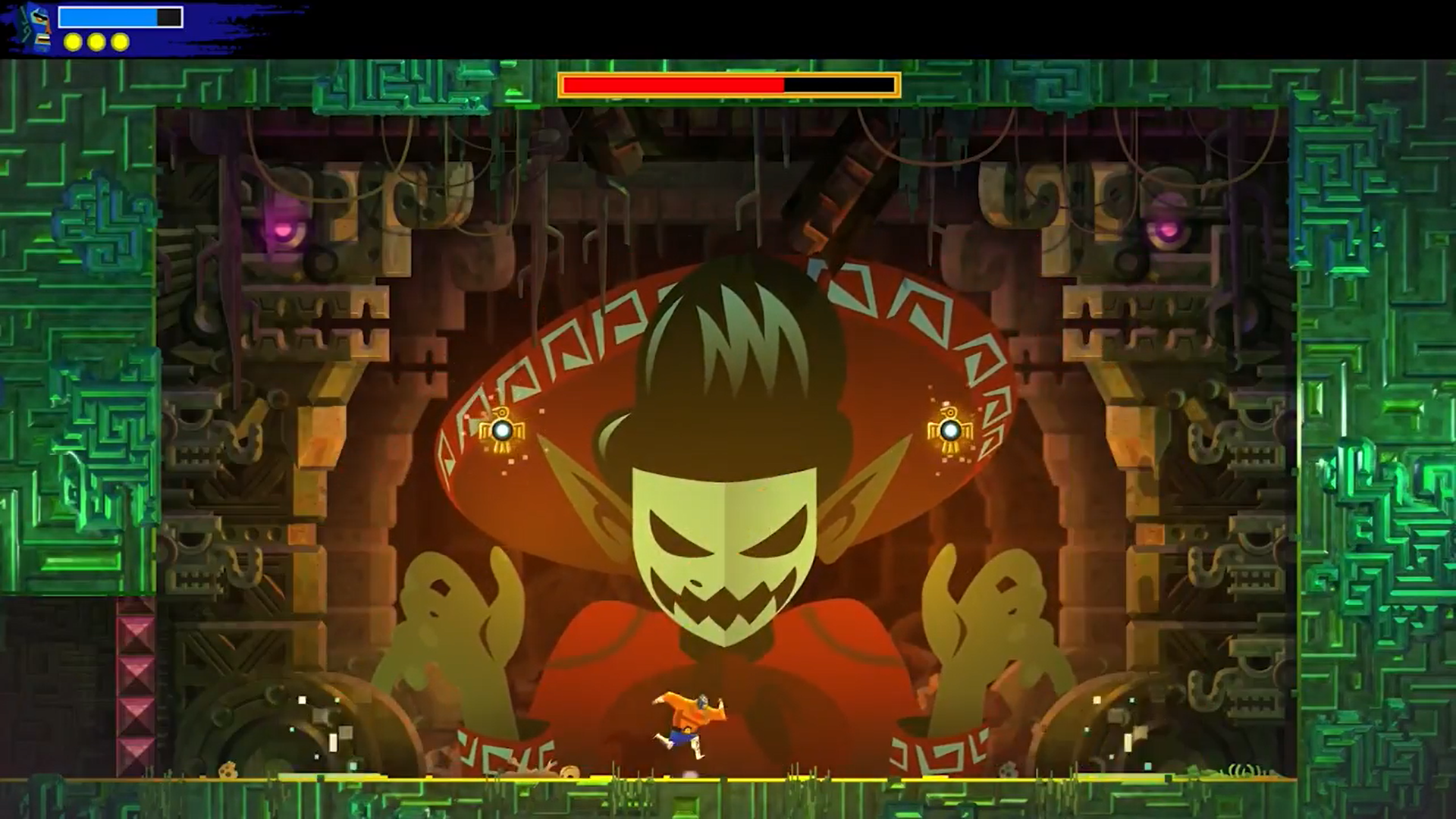1456x819 pixels.
Task: Select the middle yellow stamina orb
Action: coord(95,42)
